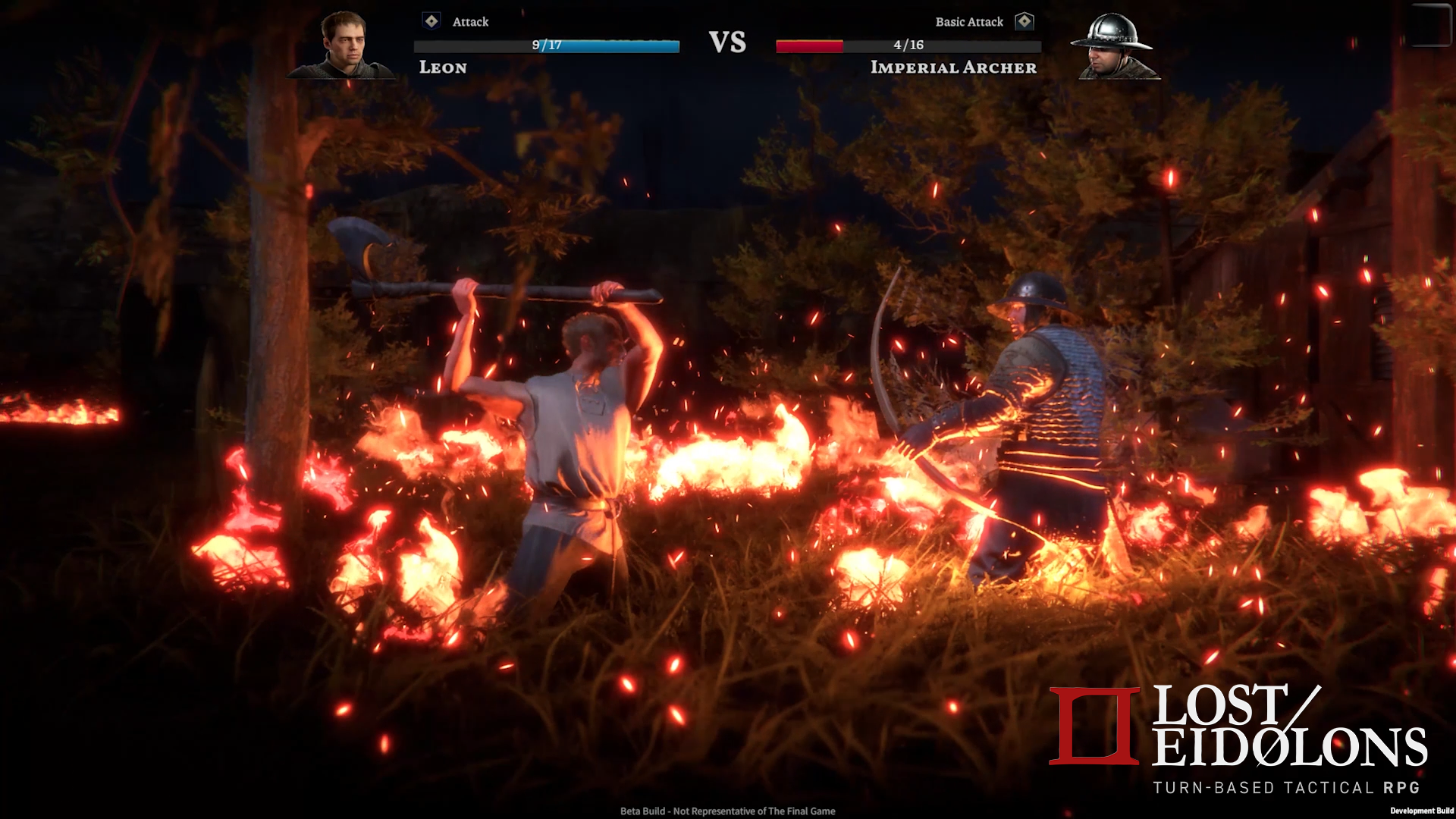Click the diamond emblem on the Basic Attack badge

tap(1025, 22)
